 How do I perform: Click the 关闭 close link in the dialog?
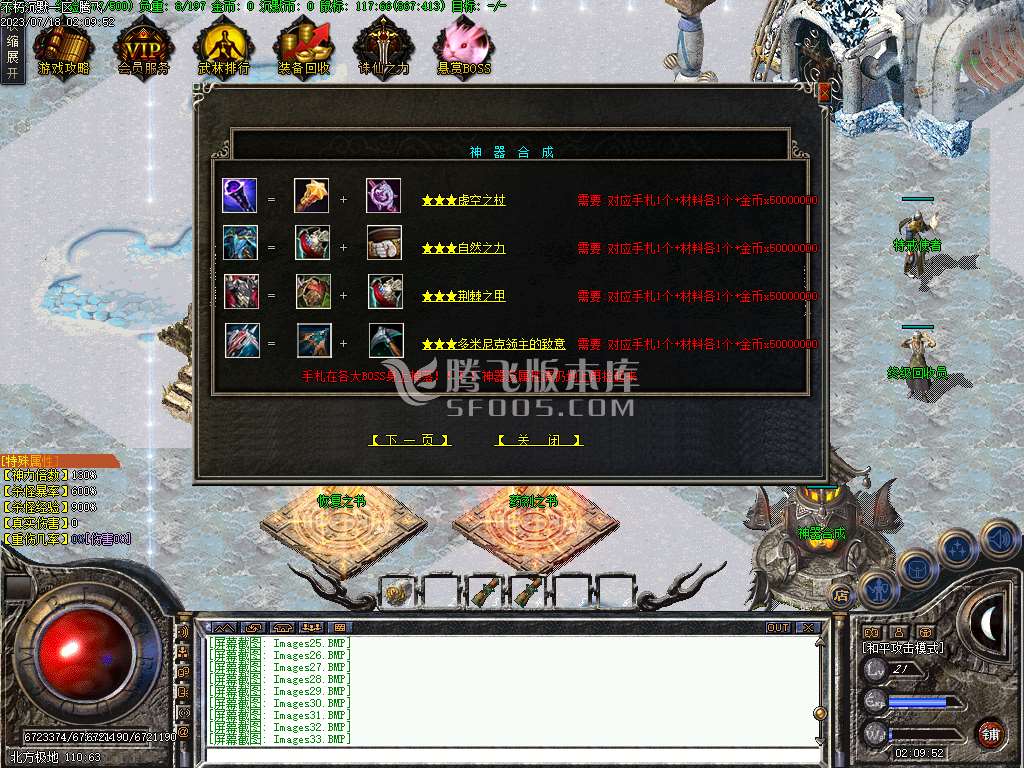pyautogui.click(x=539, y=440)
